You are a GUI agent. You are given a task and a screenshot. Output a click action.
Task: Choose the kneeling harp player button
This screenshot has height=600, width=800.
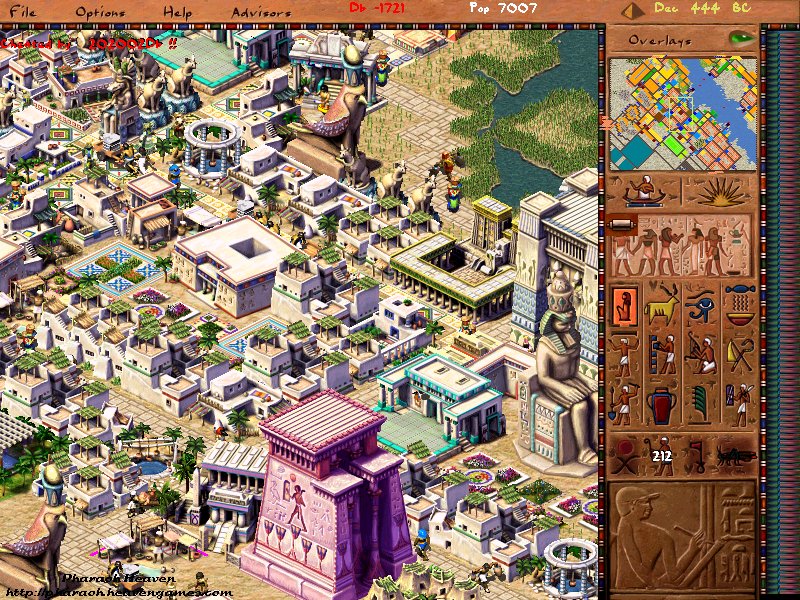click(701, 355)
